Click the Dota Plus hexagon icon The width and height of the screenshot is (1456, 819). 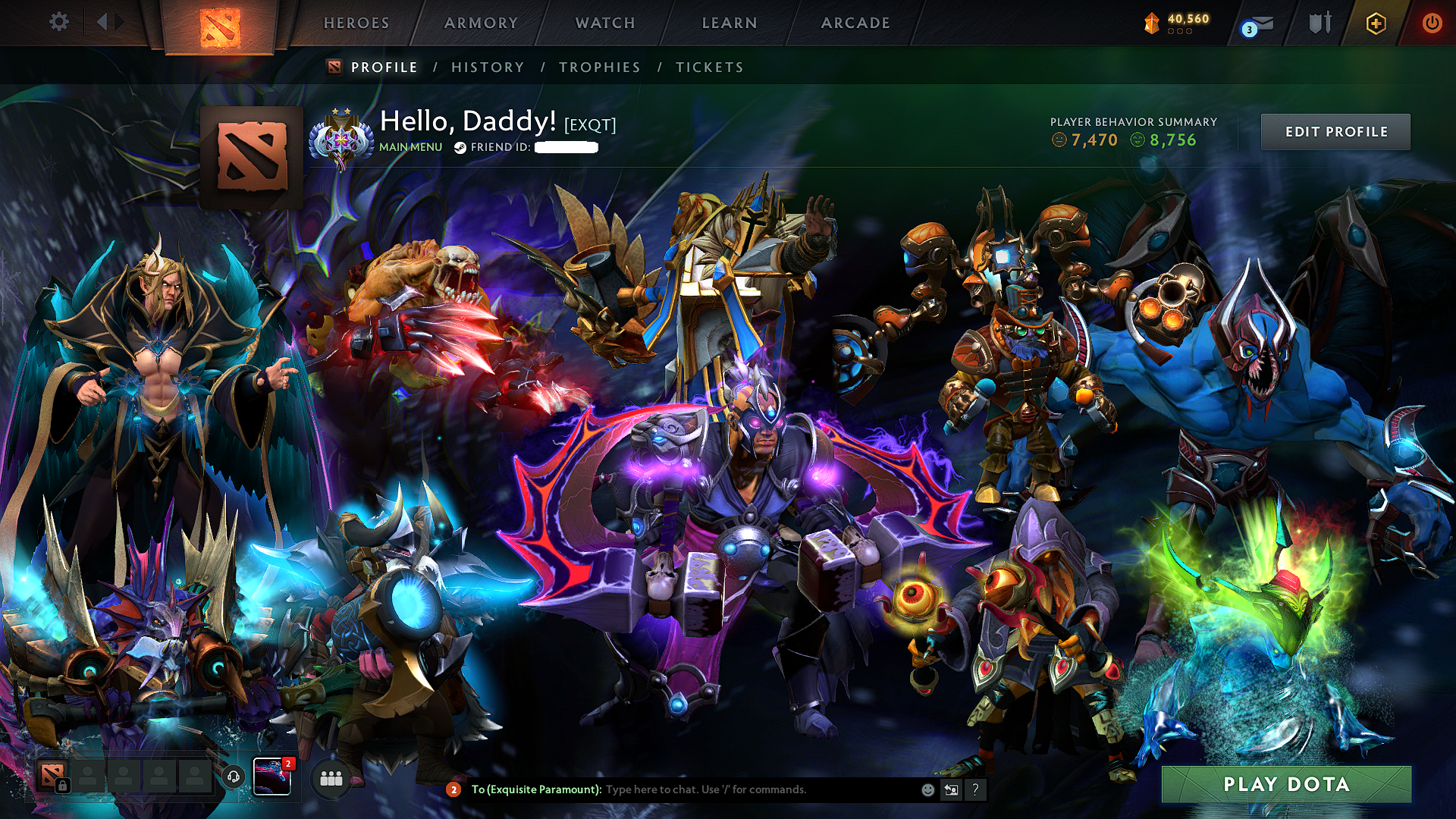click(x=1378, y=23)
